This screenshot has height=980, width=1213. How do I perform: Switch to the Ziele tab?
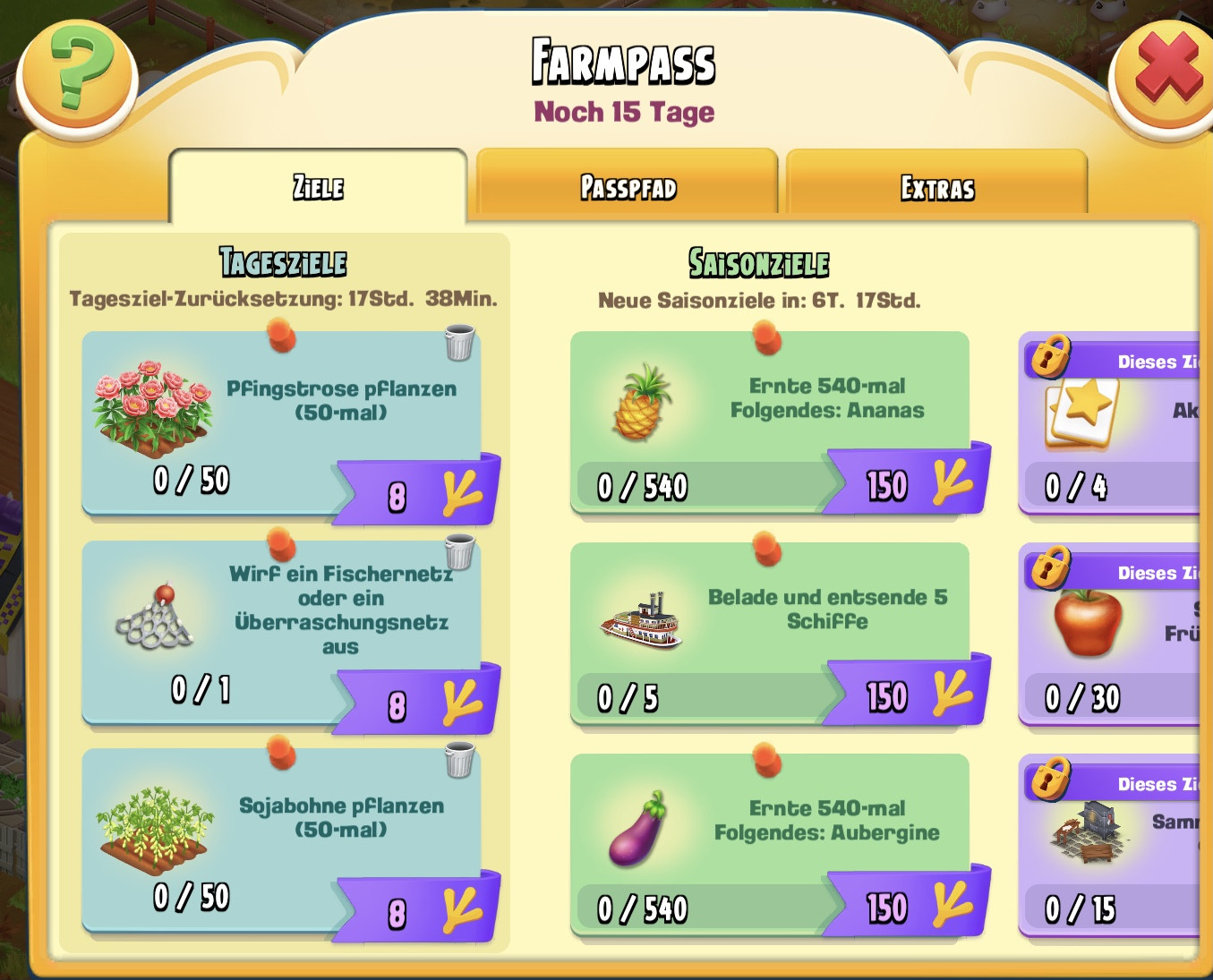click(318, 187)
